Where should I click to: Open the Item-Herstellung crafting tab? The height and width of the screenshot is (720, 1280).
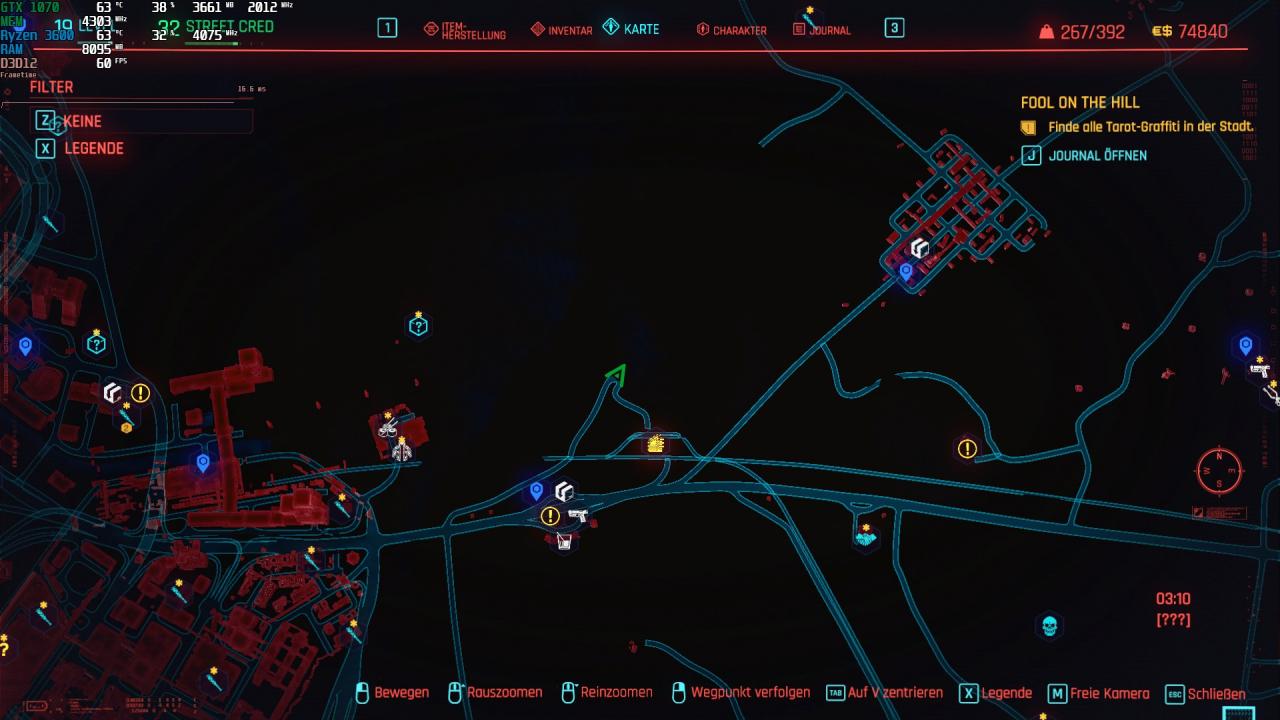click(x=465, y=30)
